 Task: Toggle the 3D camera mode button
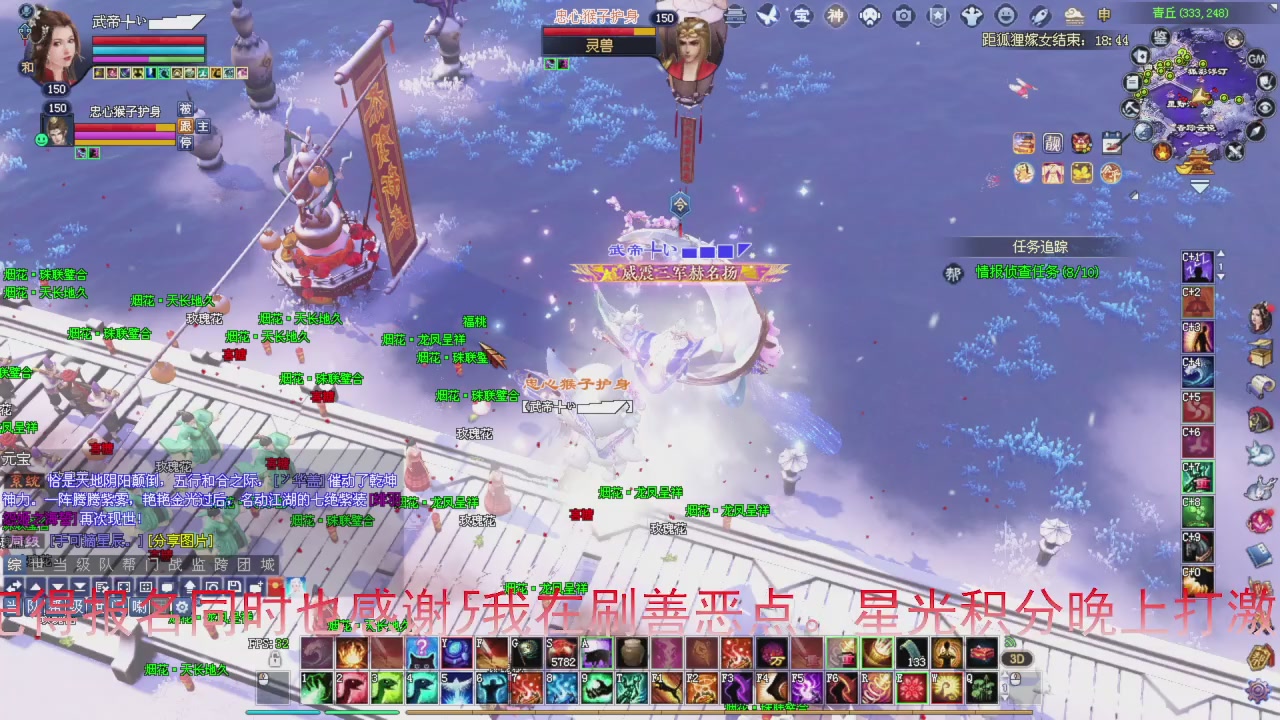pos(1016,659)
